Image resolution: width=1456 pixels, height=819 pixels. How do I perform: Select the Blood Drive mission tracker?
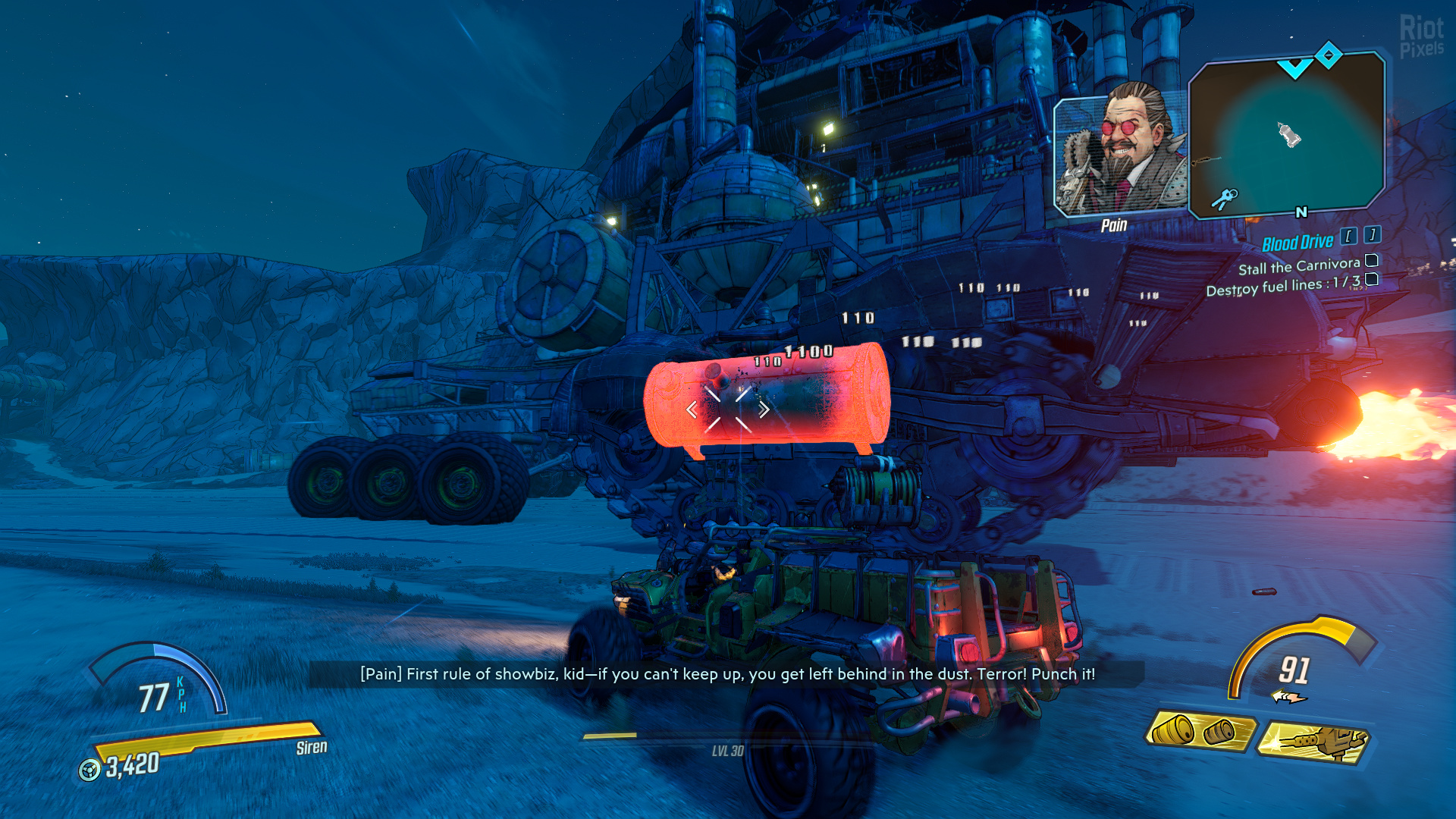(x=1297, y=243)
